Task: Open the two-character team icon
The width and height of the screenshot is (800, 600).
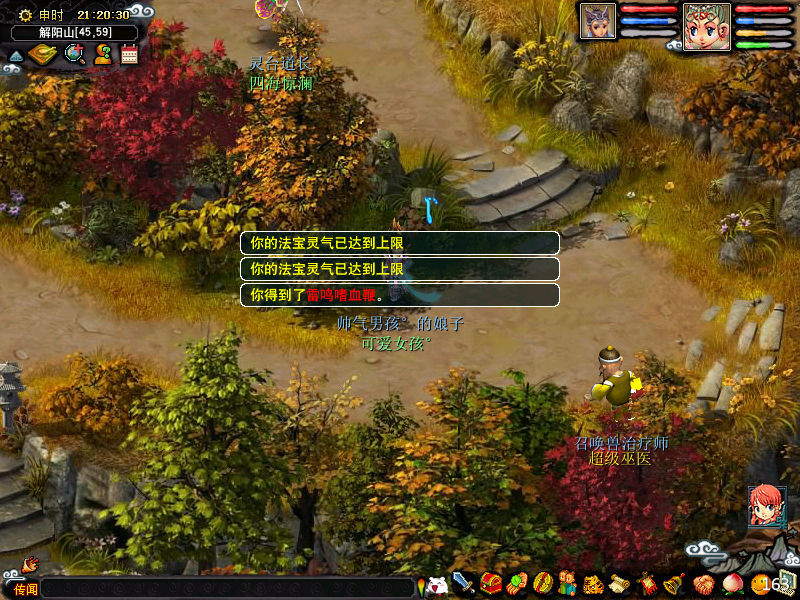Action: pos(568,583)
